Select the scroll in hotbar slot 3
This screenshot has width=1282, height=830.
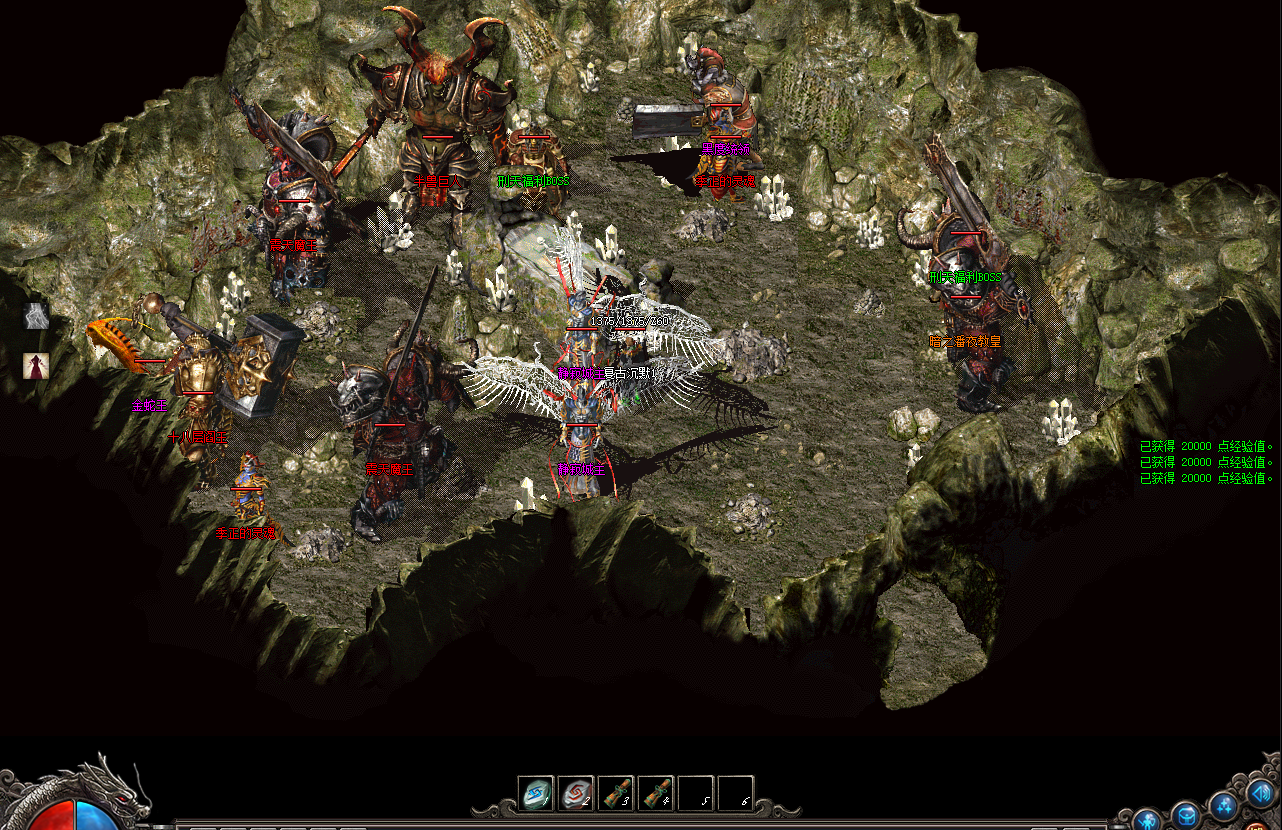[x=616, y=794]
